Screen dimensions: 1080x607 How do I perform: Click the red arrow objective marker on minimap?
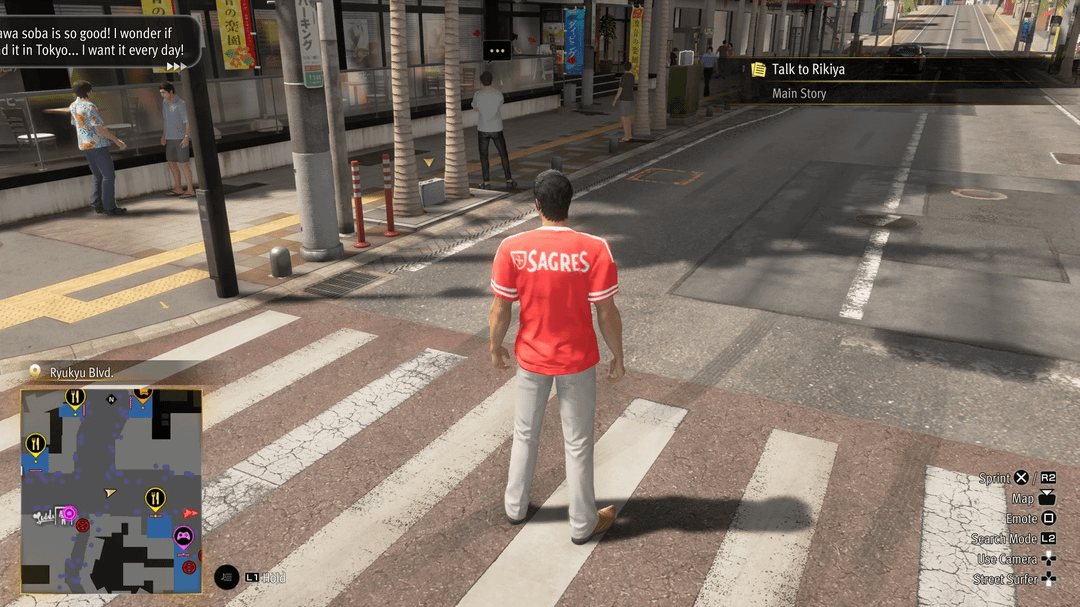click(190, 513)
